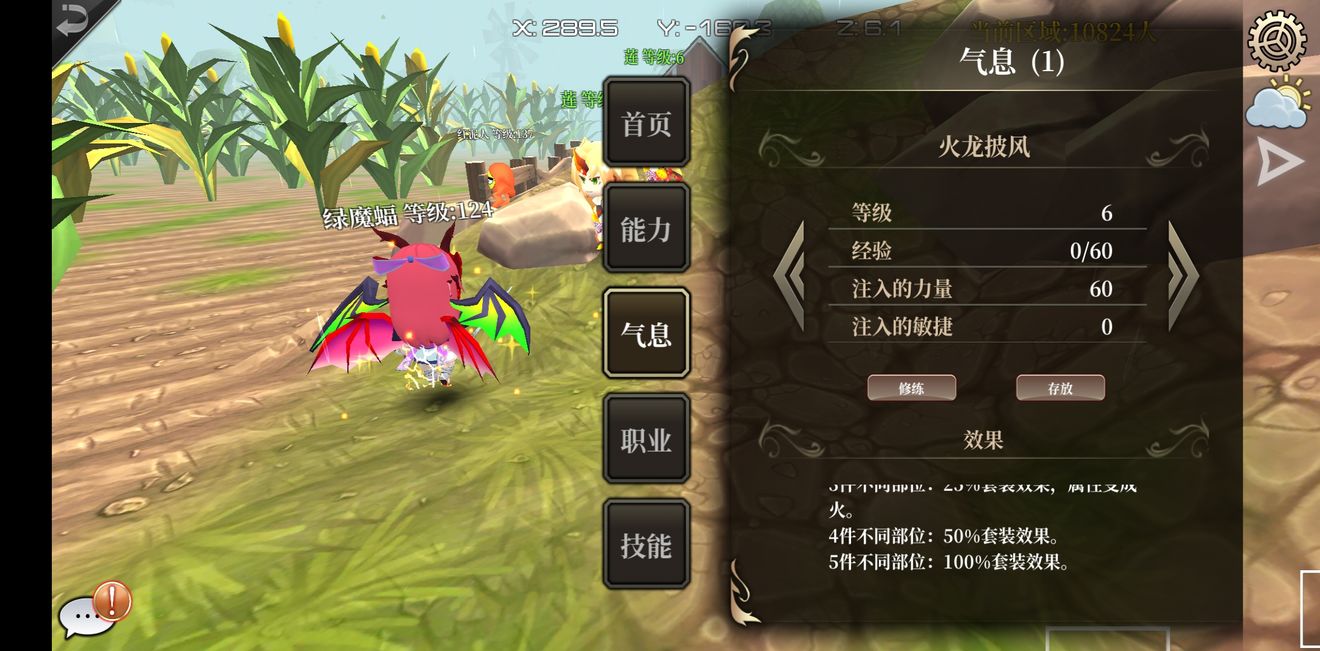Open the 首页 home tab
The width and height of the screenshot is (1320, 651).
pos(646,124)
